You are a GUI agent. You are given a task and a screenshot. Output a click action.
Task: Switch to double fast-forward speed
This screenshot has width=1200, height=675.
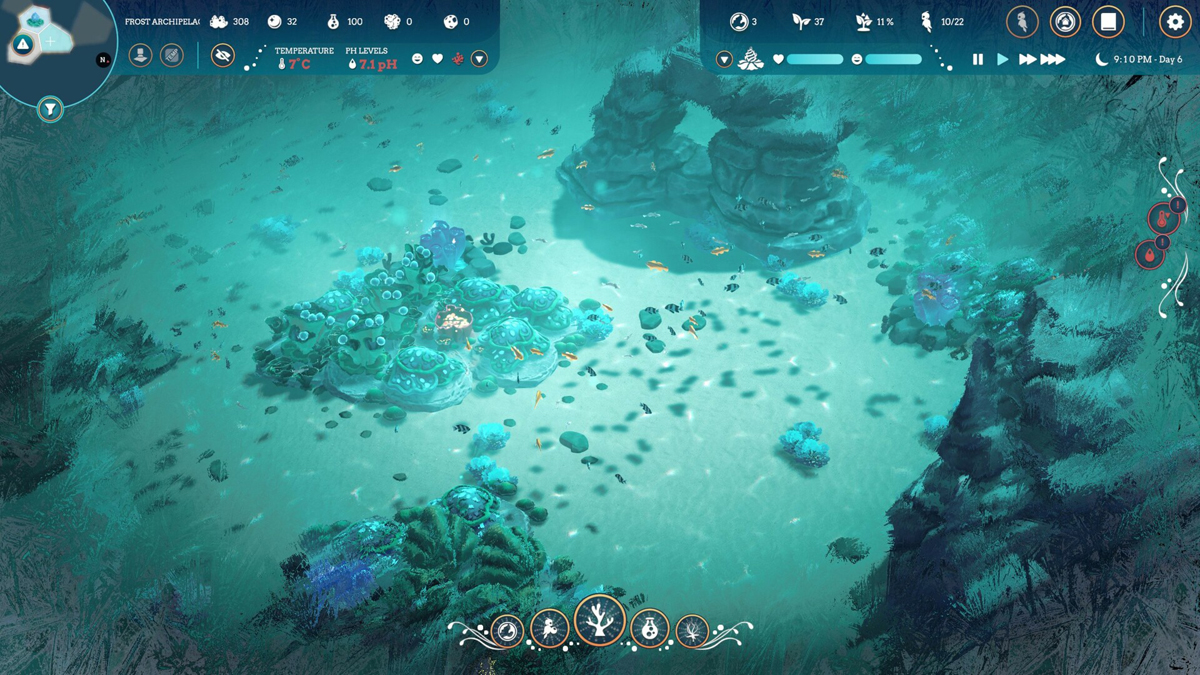pyautogui.click(x=1027, y=60)
